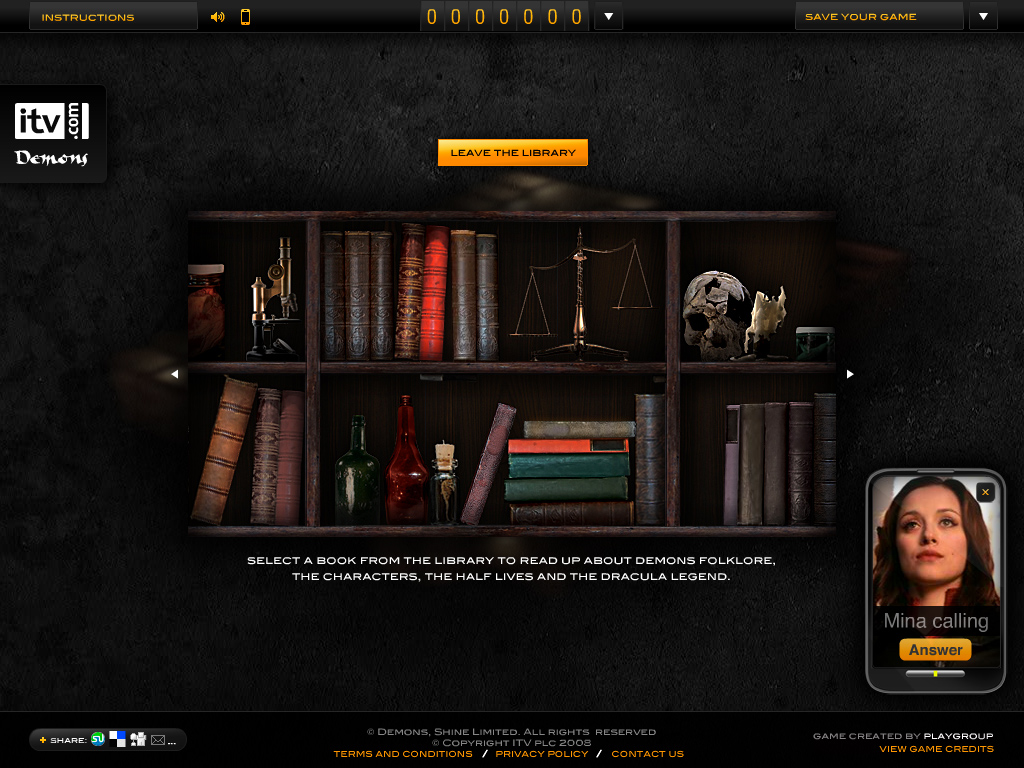1024x768 pixels.
Task: Answer Mina's incoming call
Action: click(x=935, y=650)
